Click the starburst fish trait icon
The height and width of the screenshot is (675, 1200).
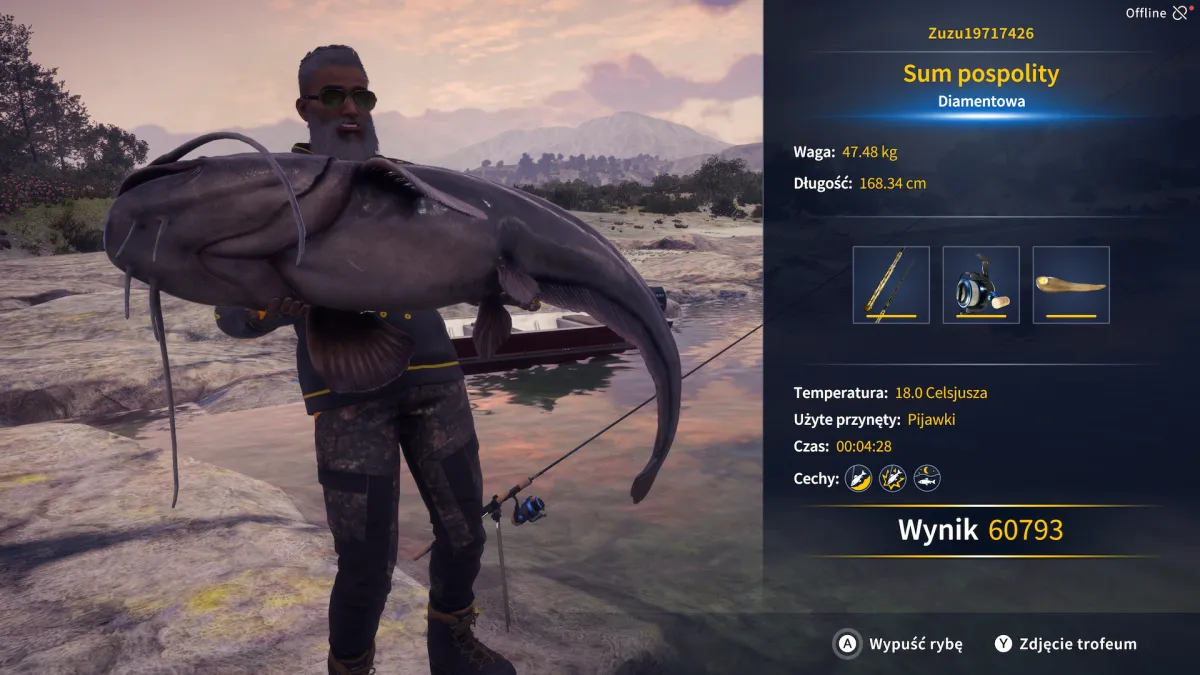[x=892, y=478]
